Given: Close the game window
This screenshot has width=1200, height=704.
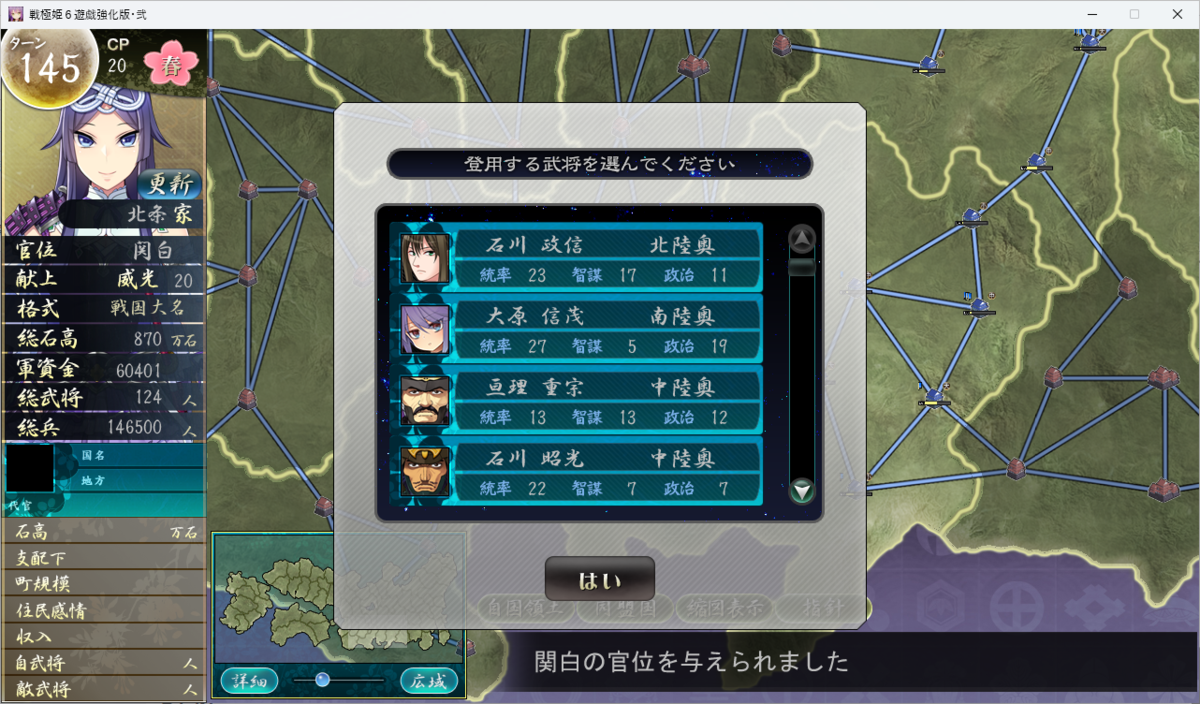Looking at the screenshot, I should click(x=1179, y=14).
